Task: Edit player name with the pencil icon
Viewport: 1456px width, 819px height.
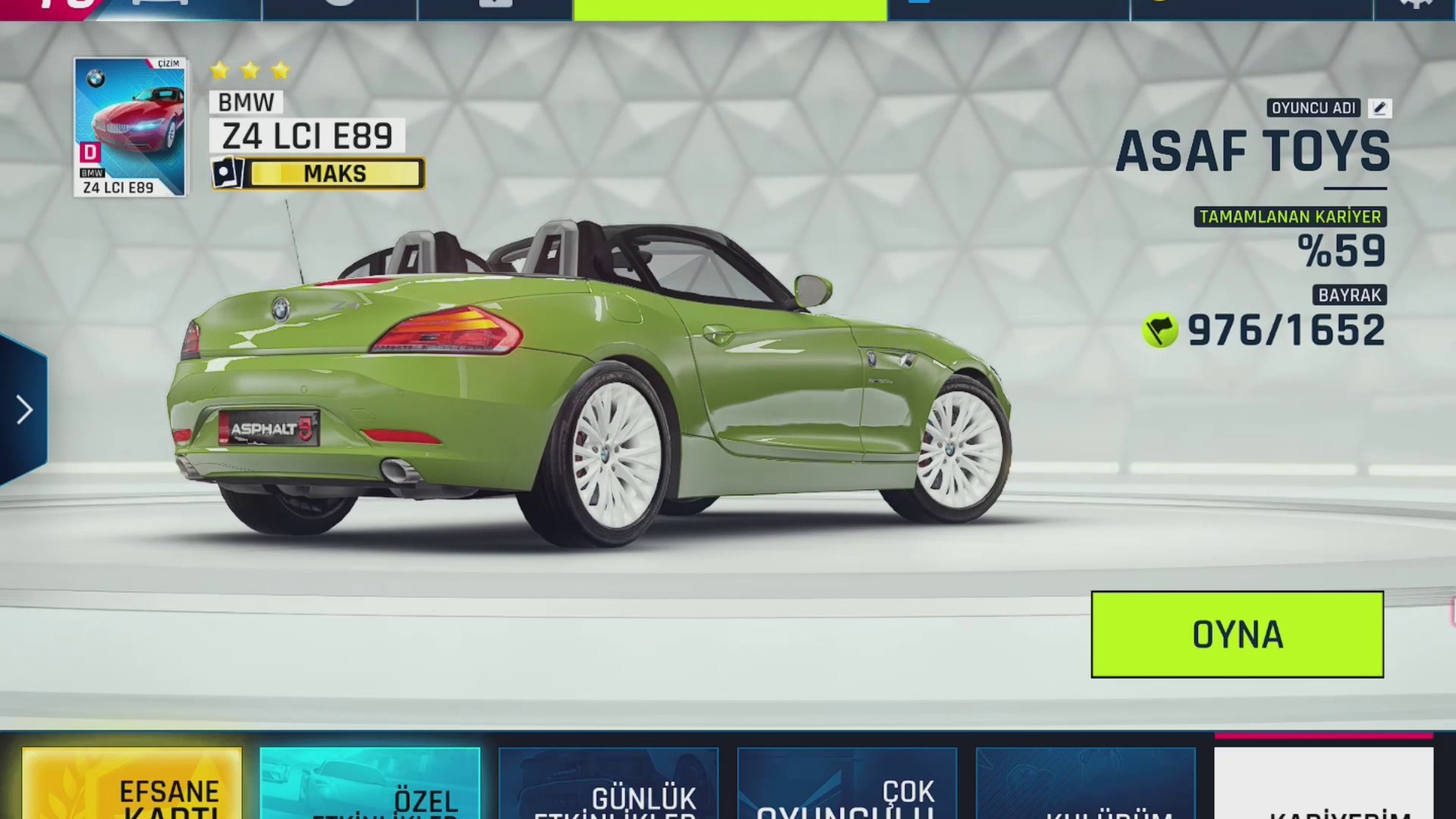Action: tap(1379, 108)
